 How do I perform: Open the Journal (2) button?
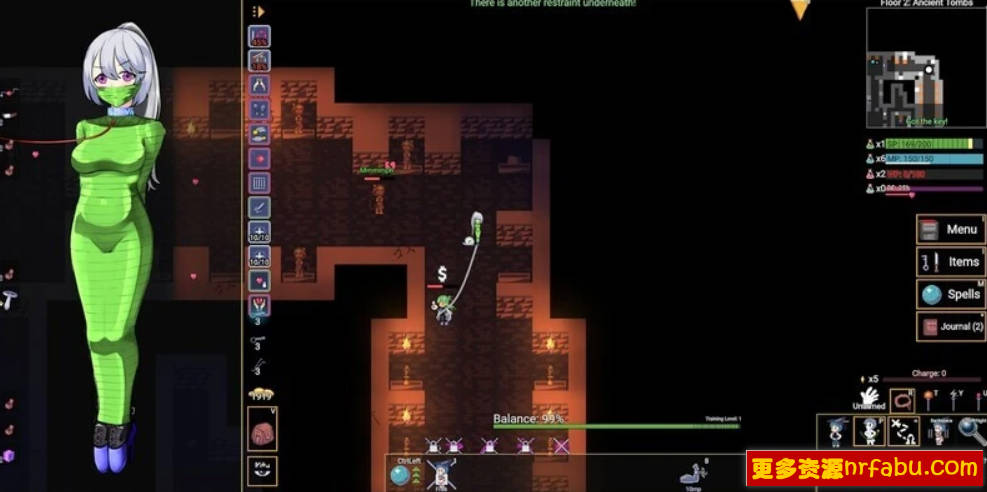[950, 327]
